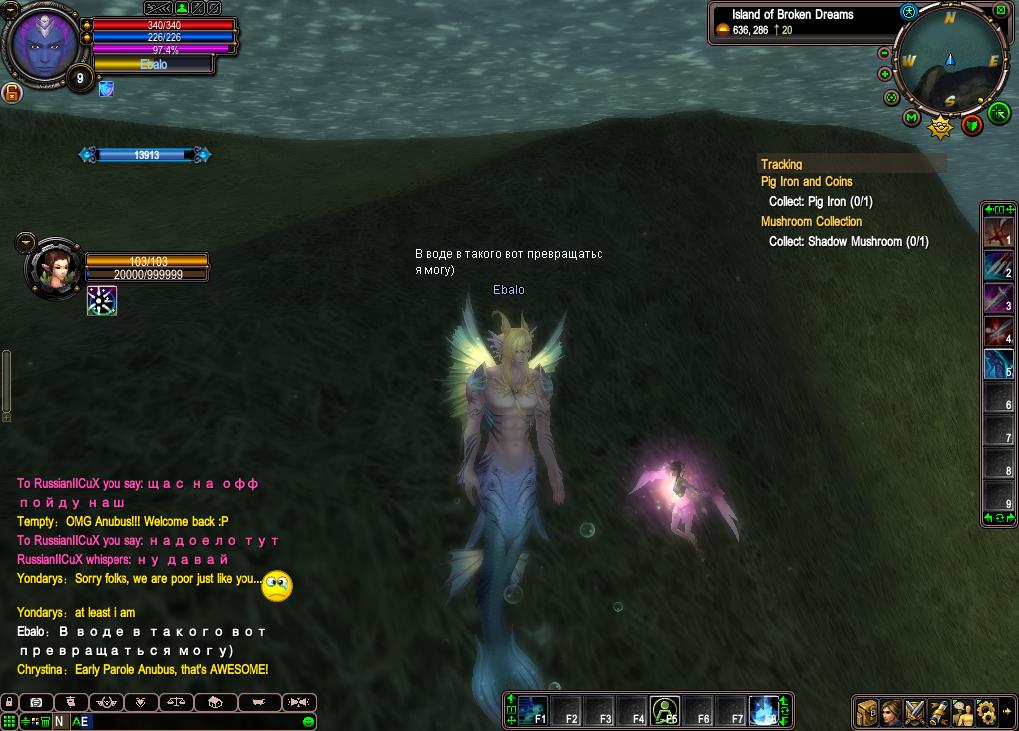Image resolution: width=1019 pixels, height=731 pixels.
Task: Click the green cursor arrow button by minimap
Action: click(x=998, y=113)
